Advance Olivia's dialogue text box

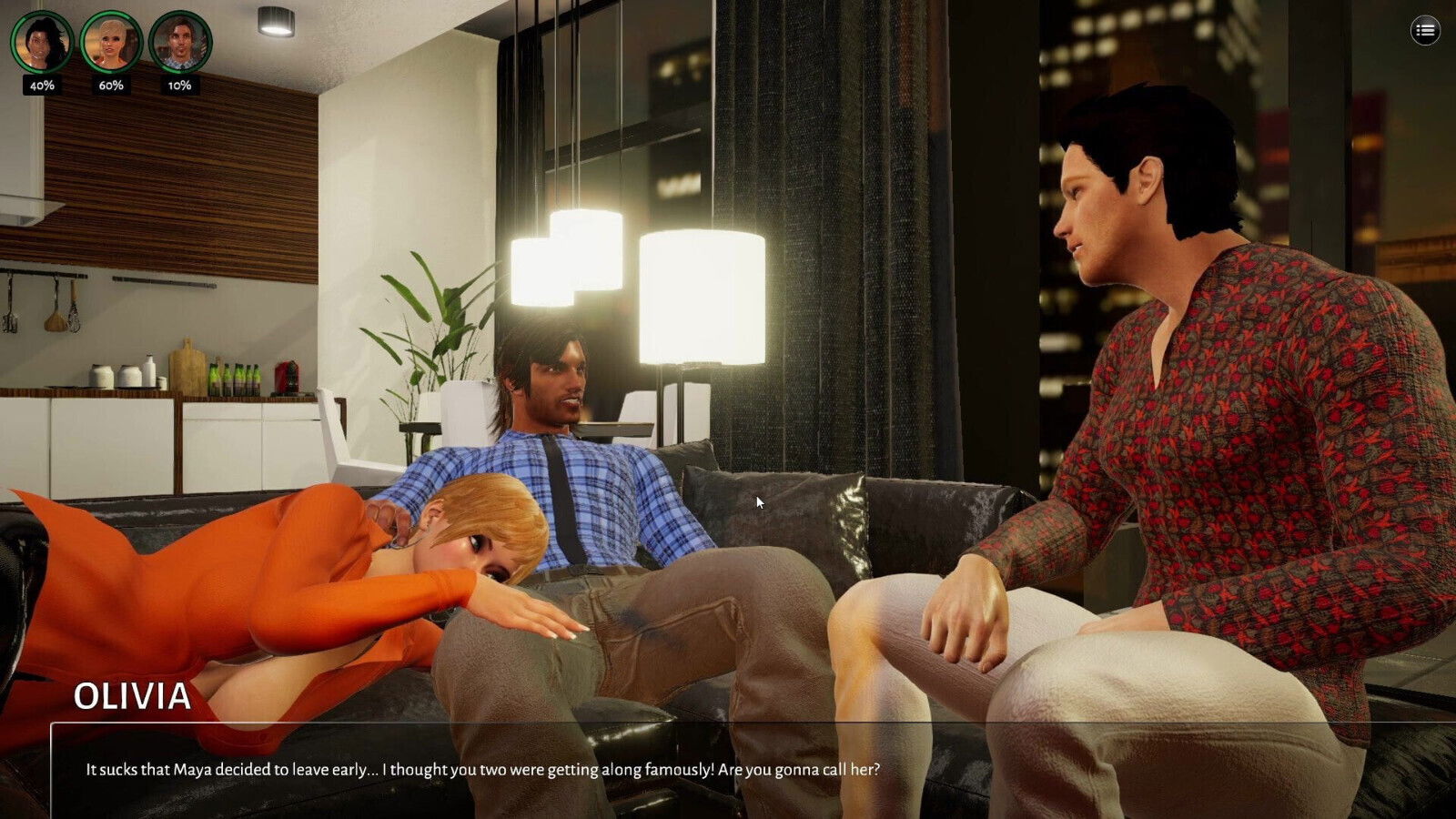pos(728,770)
